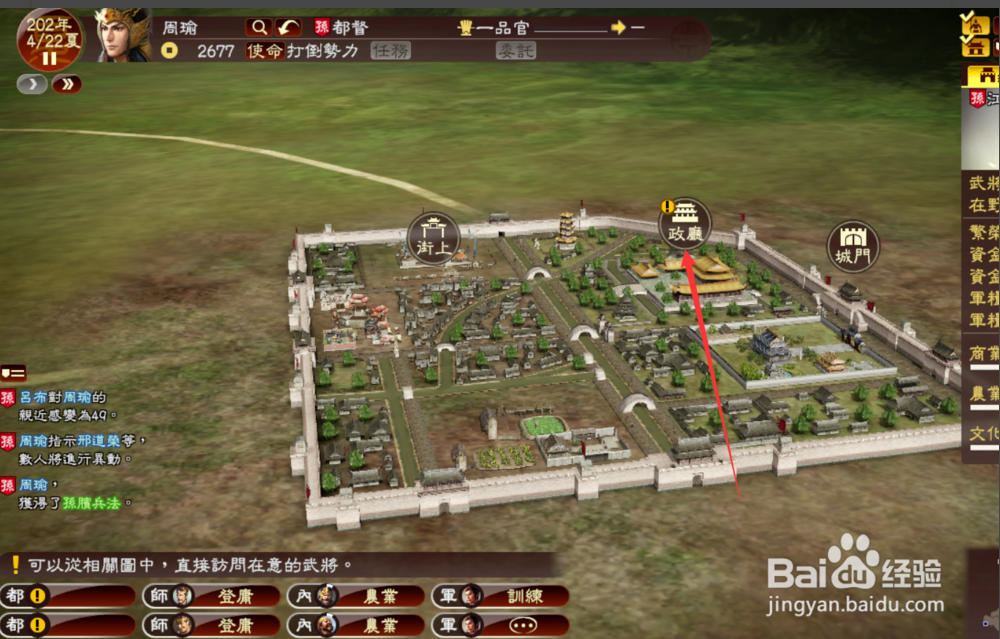Screen dimensions: 1000x639
Task: Open the 任務 tasks button
Action: pos(391,51)
